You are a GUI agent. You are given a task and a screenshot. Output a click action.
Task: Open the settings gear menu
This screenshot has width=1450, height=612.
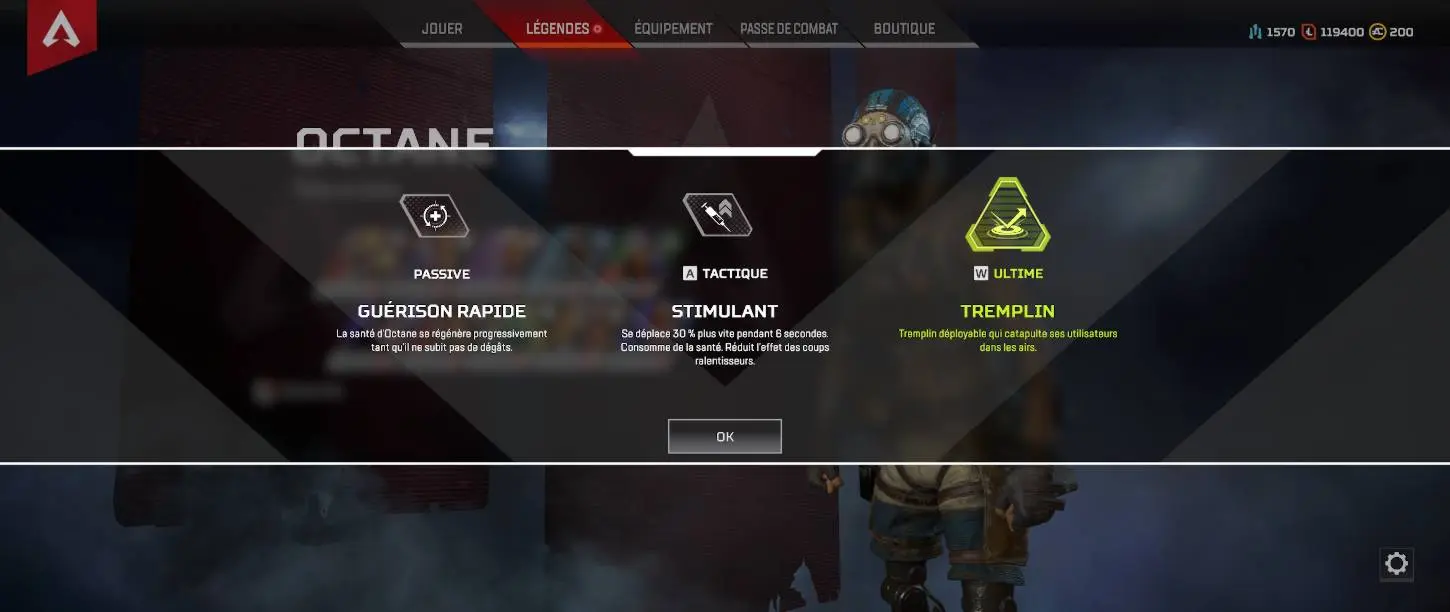coord(1396,564)
